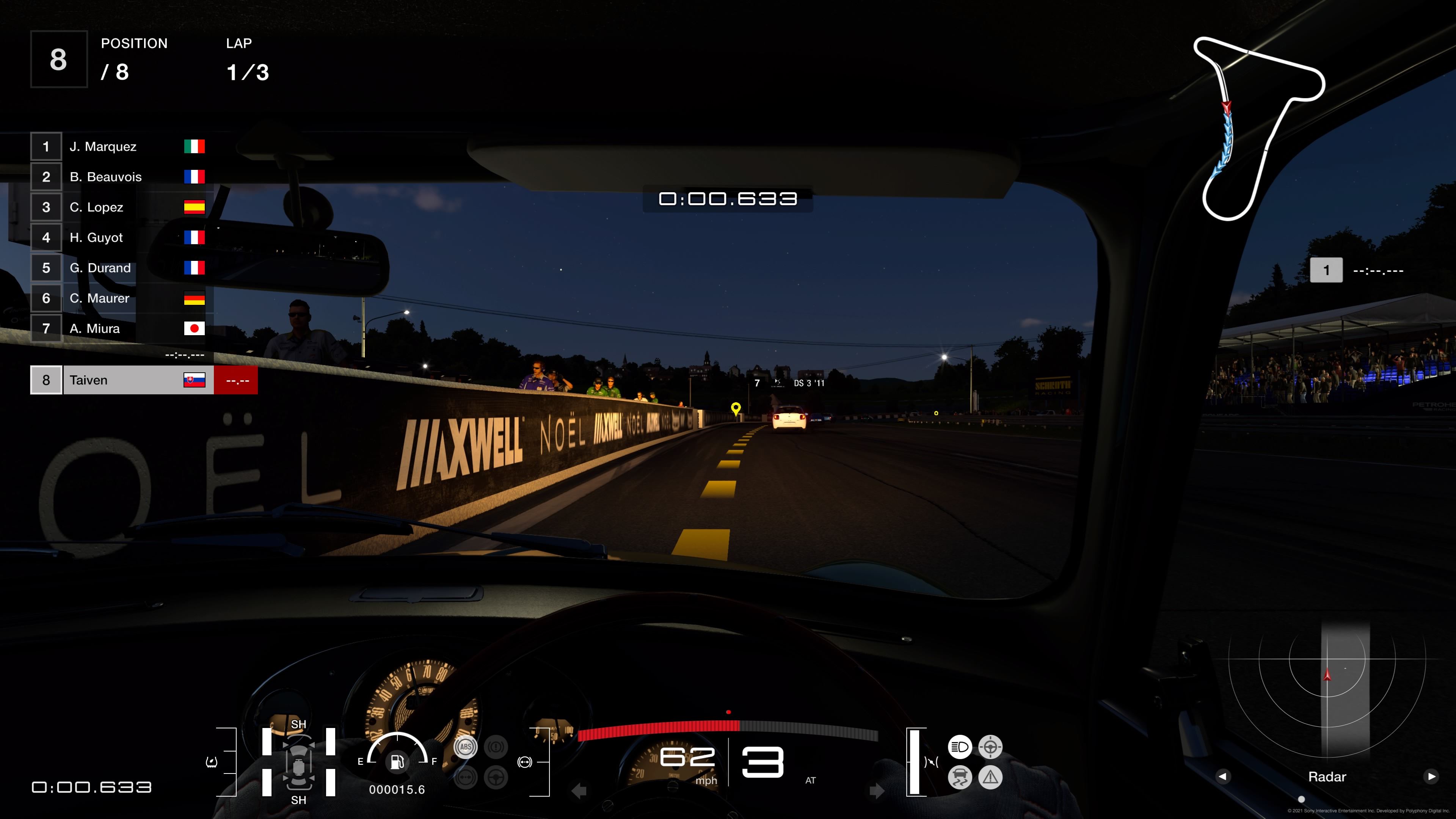
Task: Click the fuel pump gauge icon
Action: pos(397,761)
